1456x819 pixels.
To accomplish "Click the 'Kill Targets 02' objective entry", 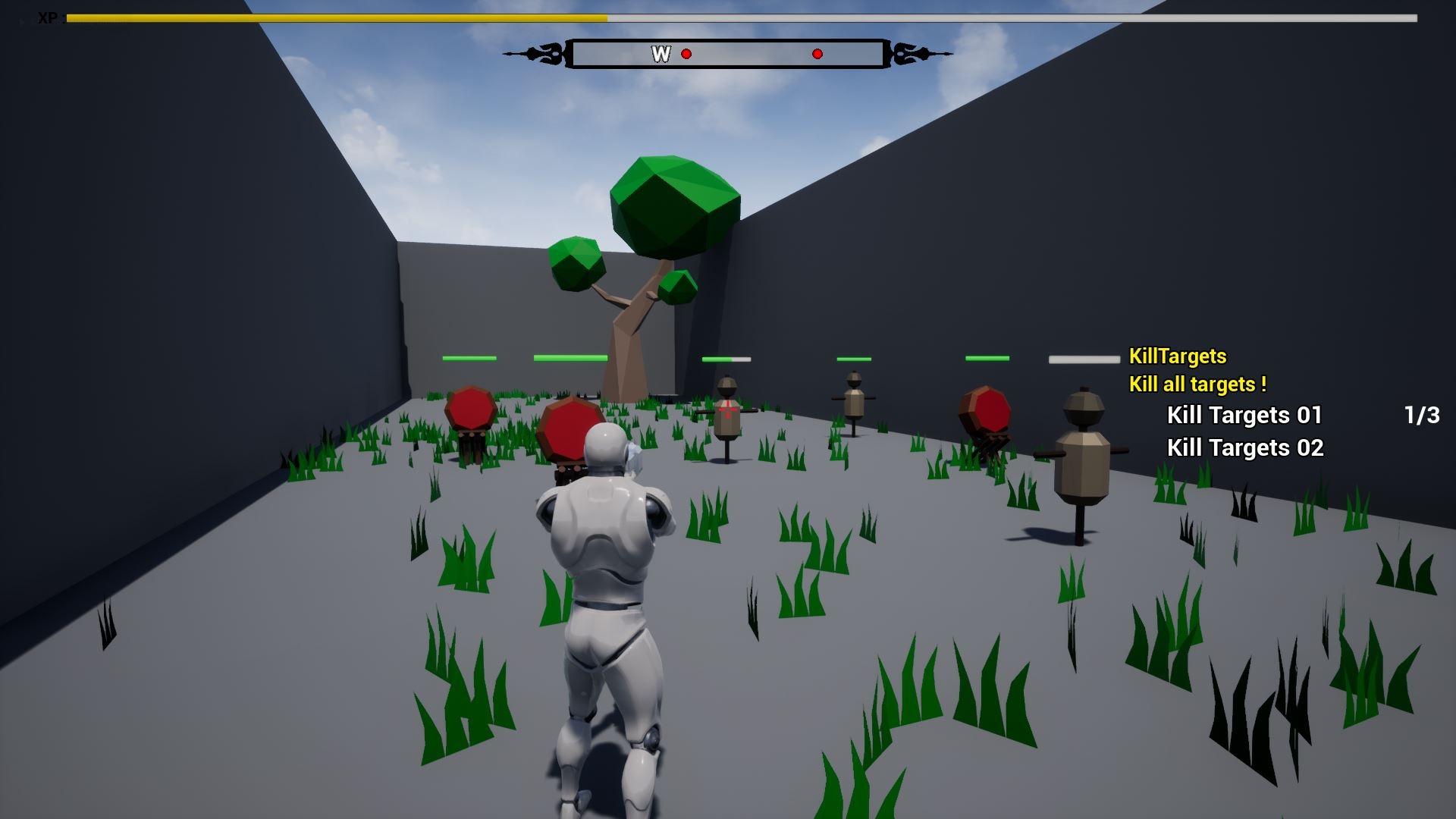I will point(1244,447).
